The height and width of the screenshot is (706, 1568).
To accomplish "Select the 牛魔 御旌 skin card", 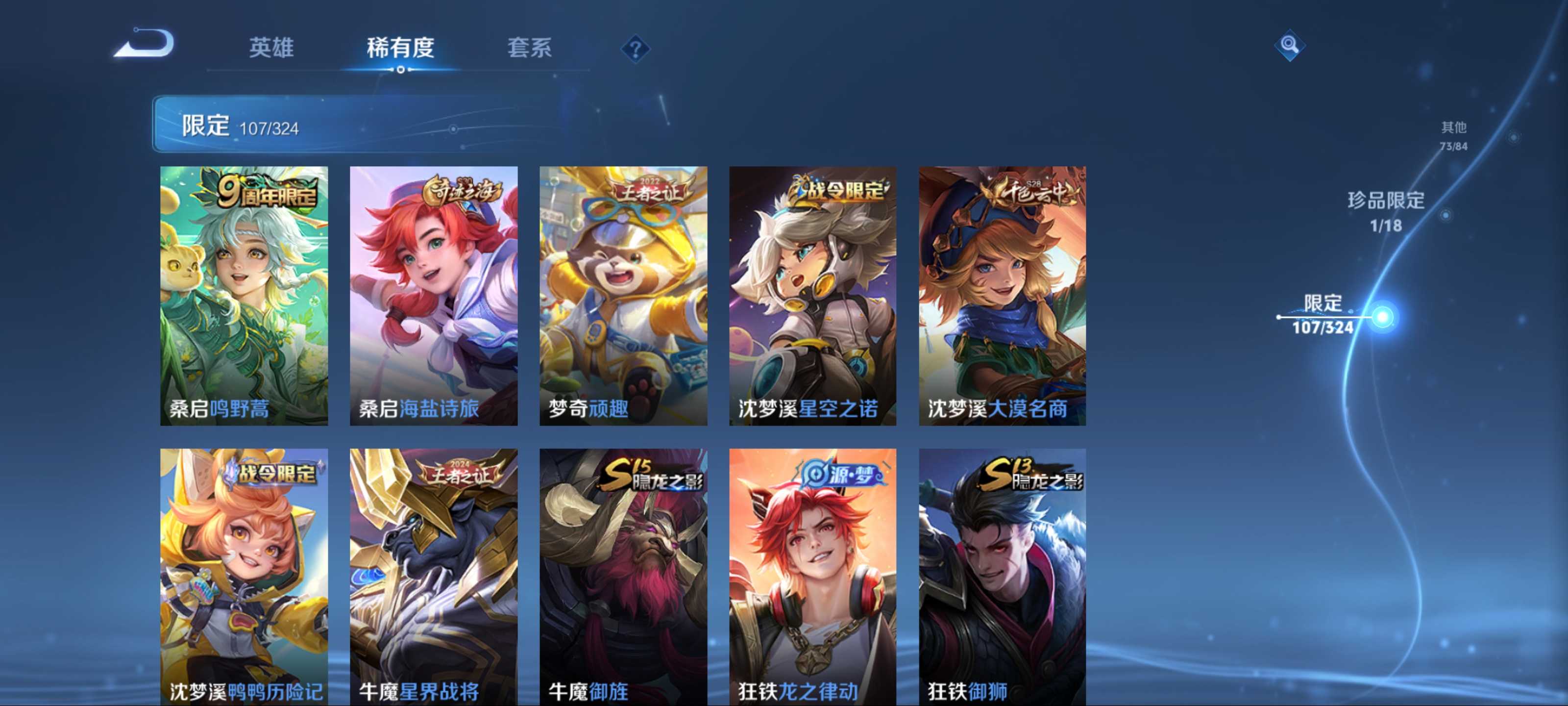I will pos(623,576).
